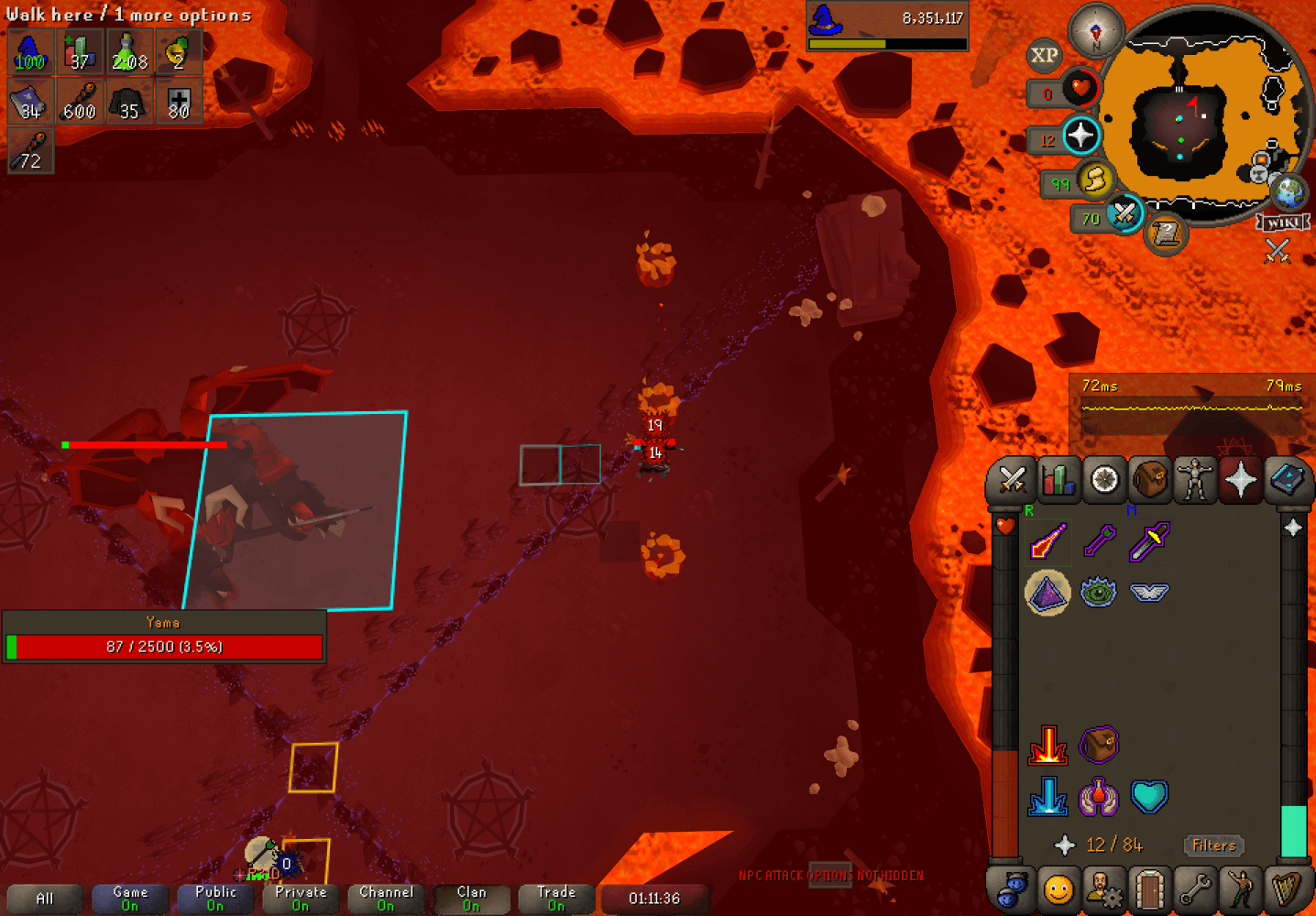Open the Equipment worn items tab
The height and width of the screenshot is (916, 1316).
(1196, 479)
